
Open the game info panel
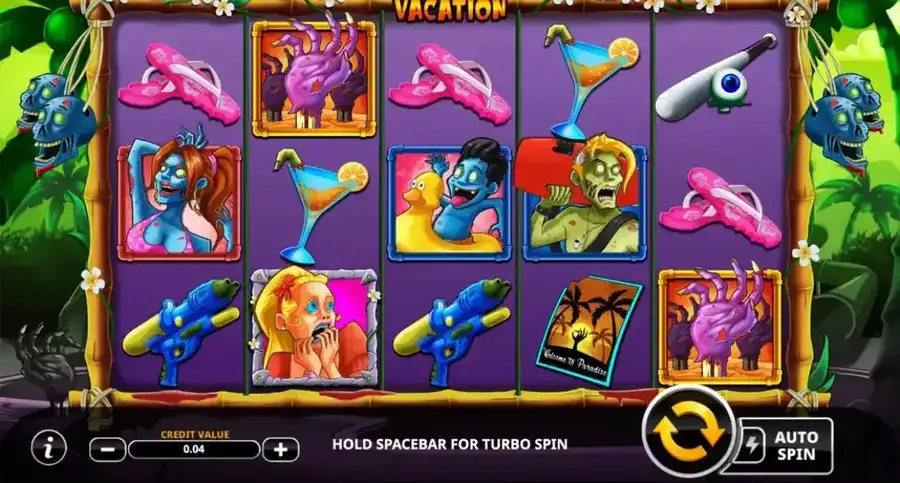(47, 448)
